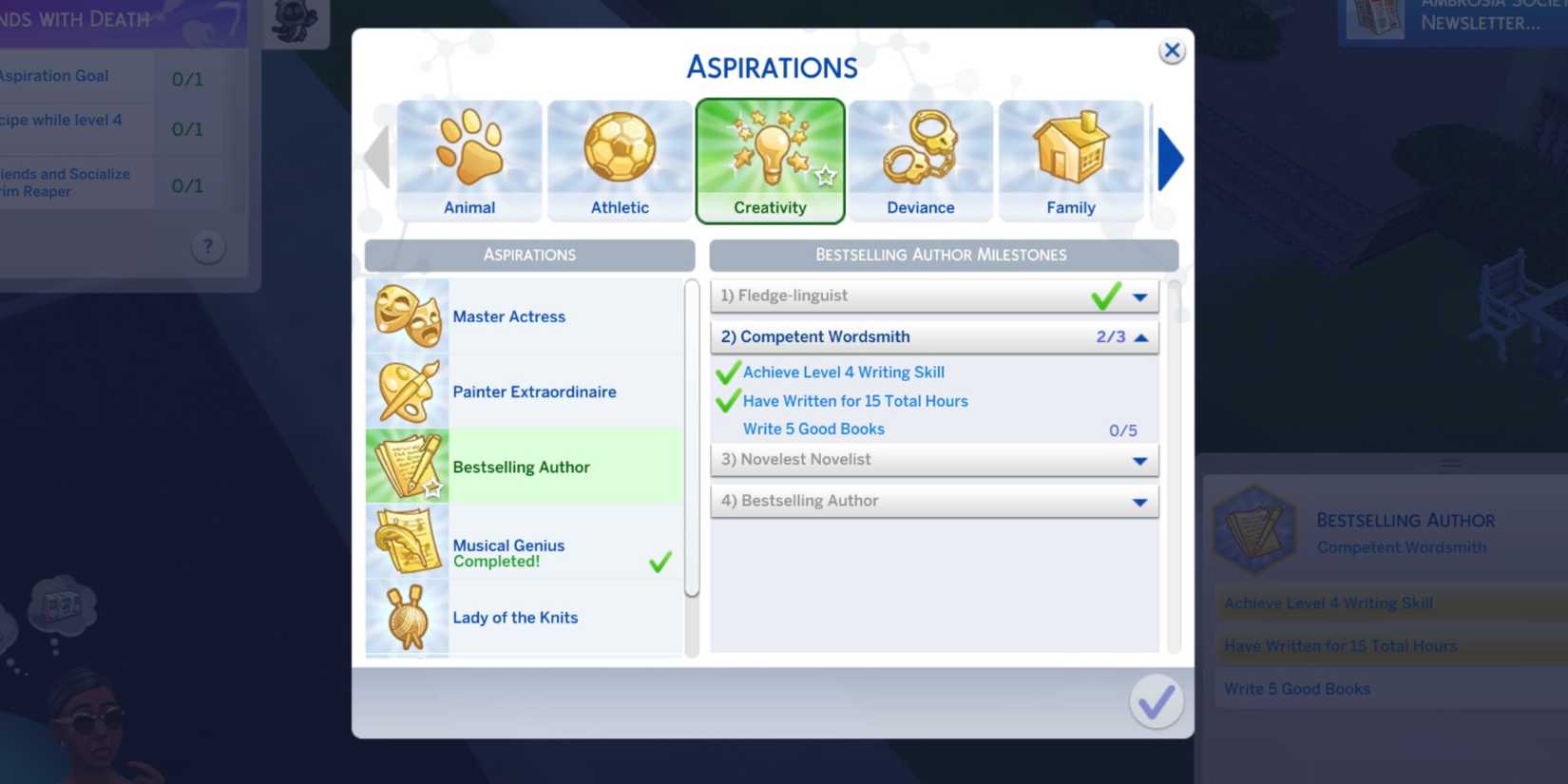The height and width of the screenshot is (784, 1568).
Task: Collapse the Competent Wordsmith milestone
Action: pyautogui.click(x=1139, y=336)
